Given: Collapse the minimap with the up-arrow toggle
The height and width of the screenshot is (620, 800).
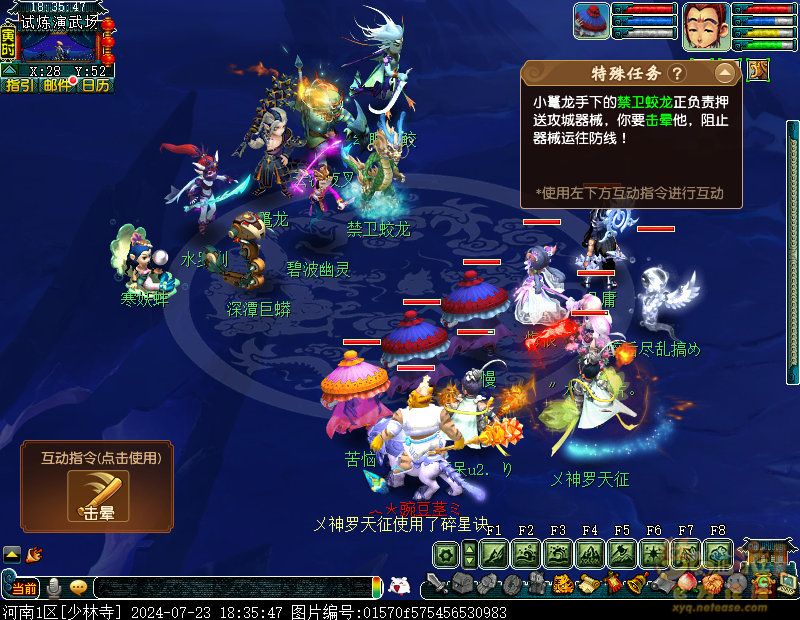Looking at the screenshot, I should click(x=9, y=71).
